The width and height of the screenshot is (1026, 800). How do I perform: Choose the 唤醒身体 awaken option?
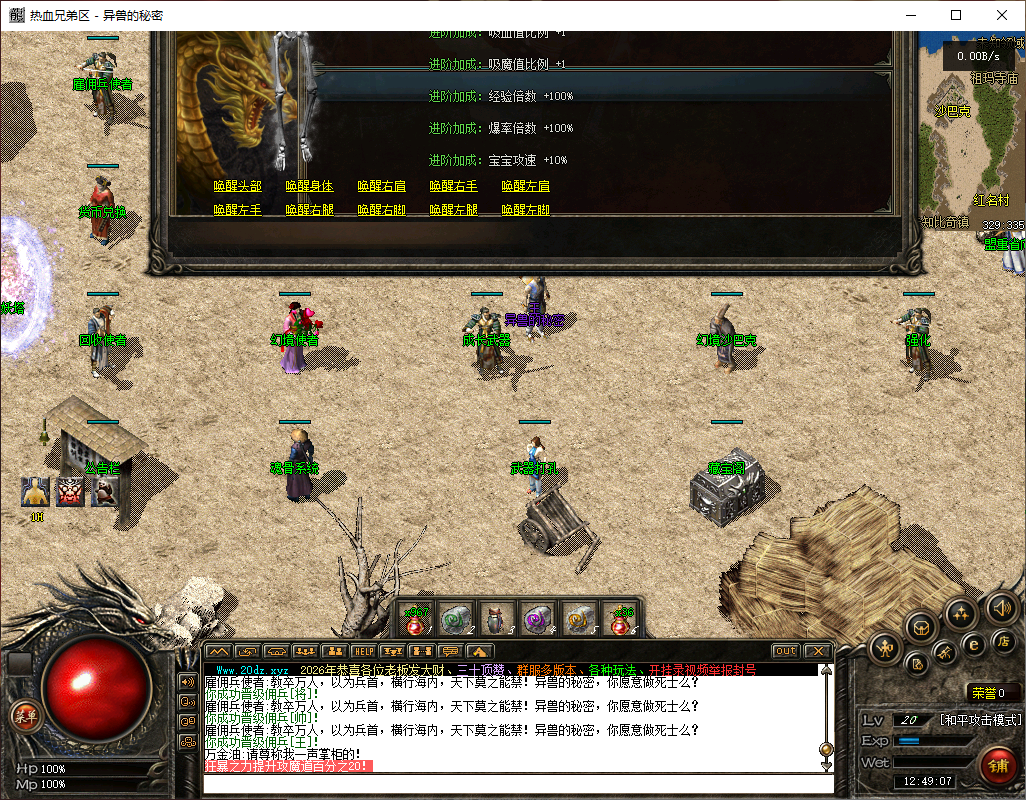[309, 186]
